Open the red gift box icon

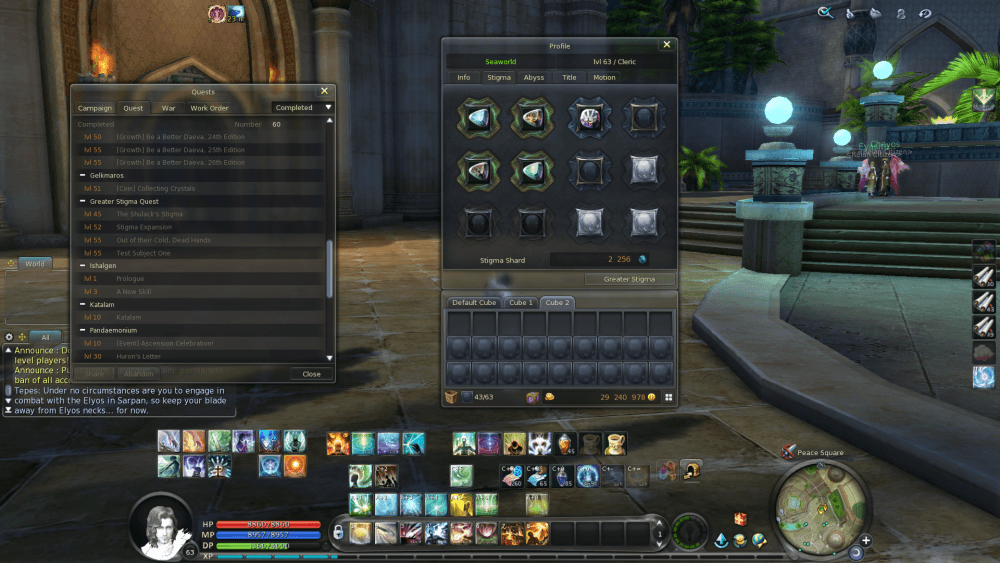pos(740,518)
